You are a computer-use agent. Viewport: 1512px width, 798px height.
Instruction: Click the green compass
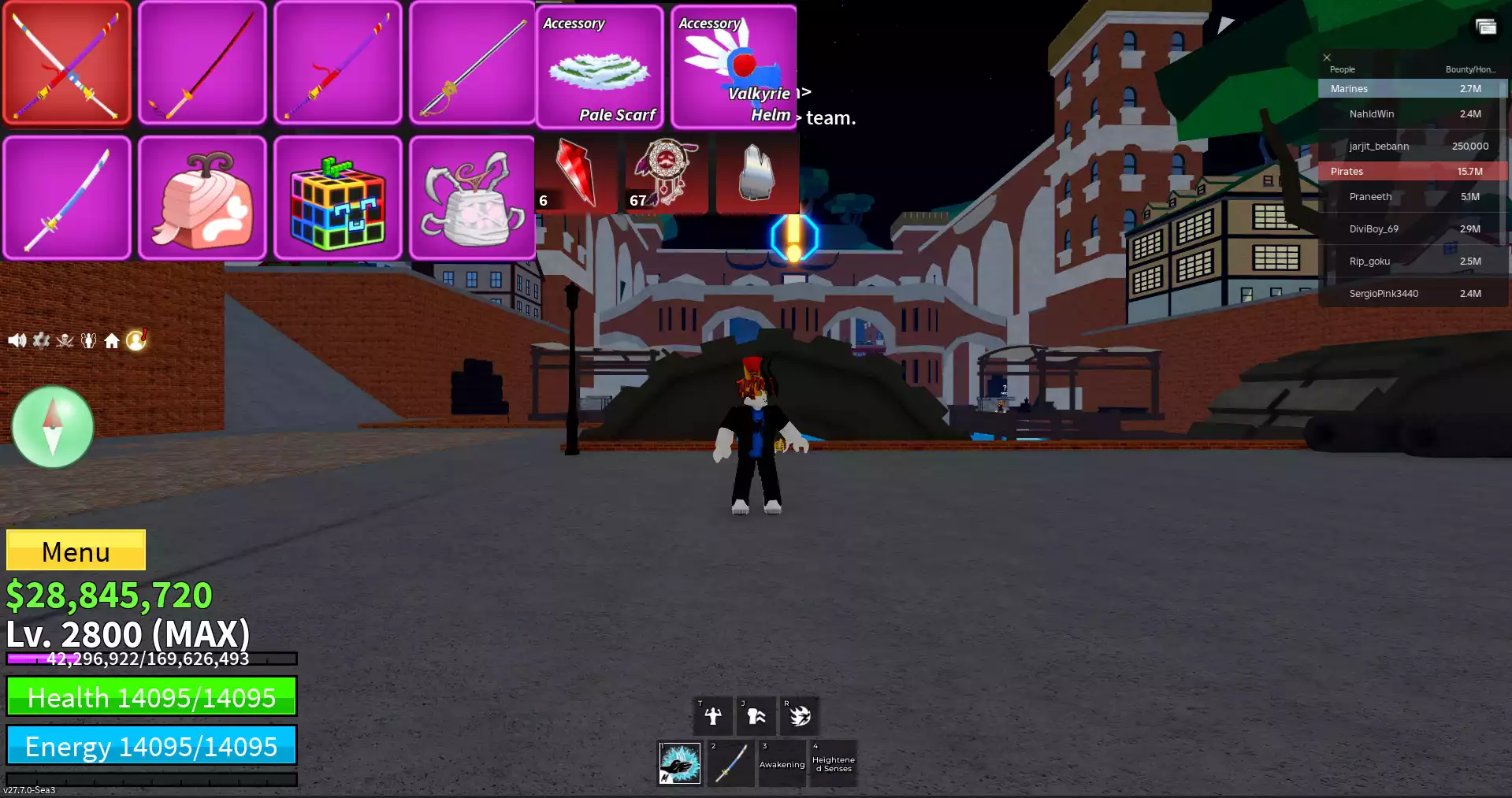(x=53, y=427)
